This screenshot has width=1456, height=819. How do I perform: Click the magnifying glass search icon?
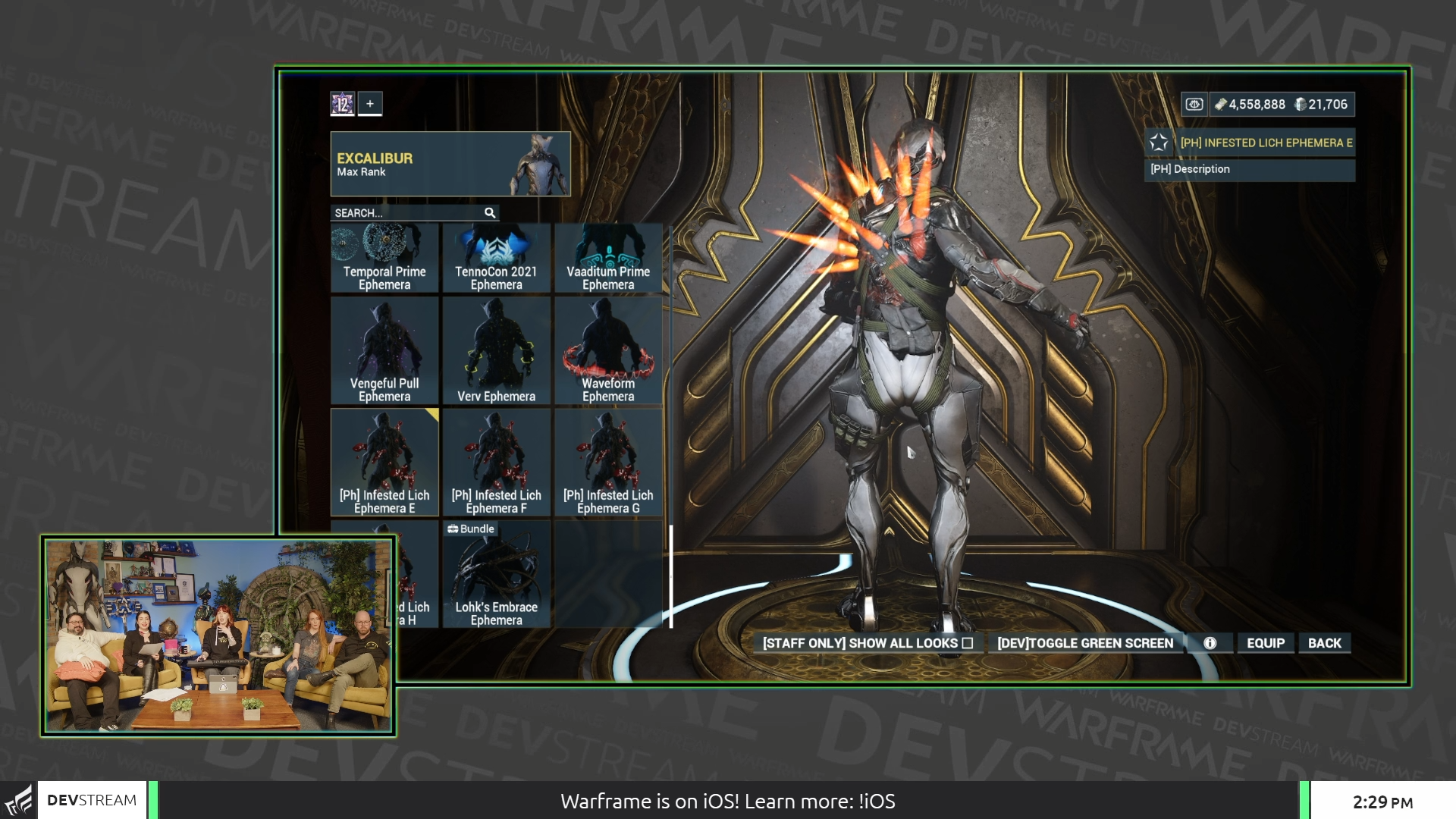coord(489,213)
